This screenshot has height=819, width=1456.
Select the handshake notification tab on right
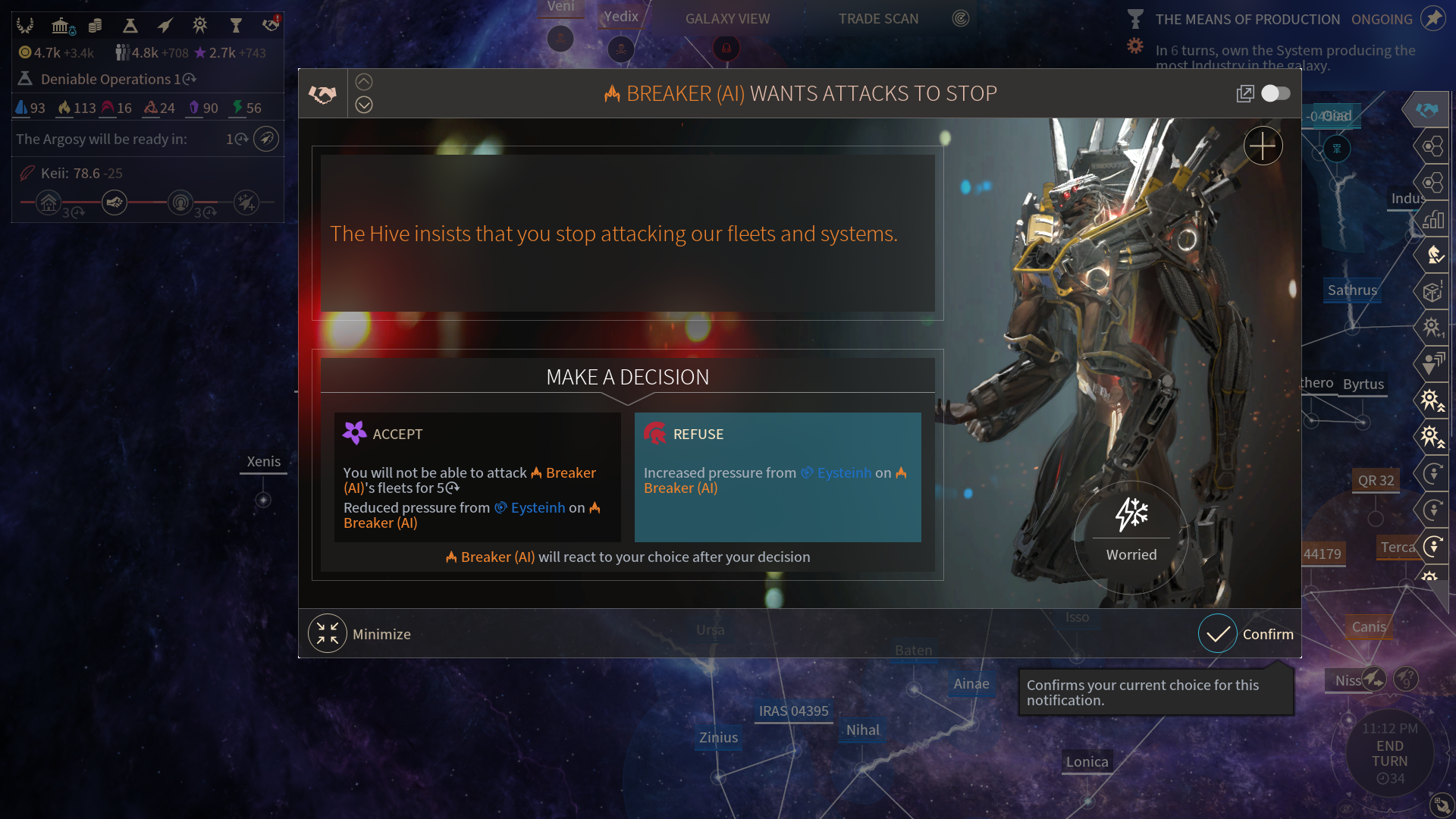tap(1426, 110)
